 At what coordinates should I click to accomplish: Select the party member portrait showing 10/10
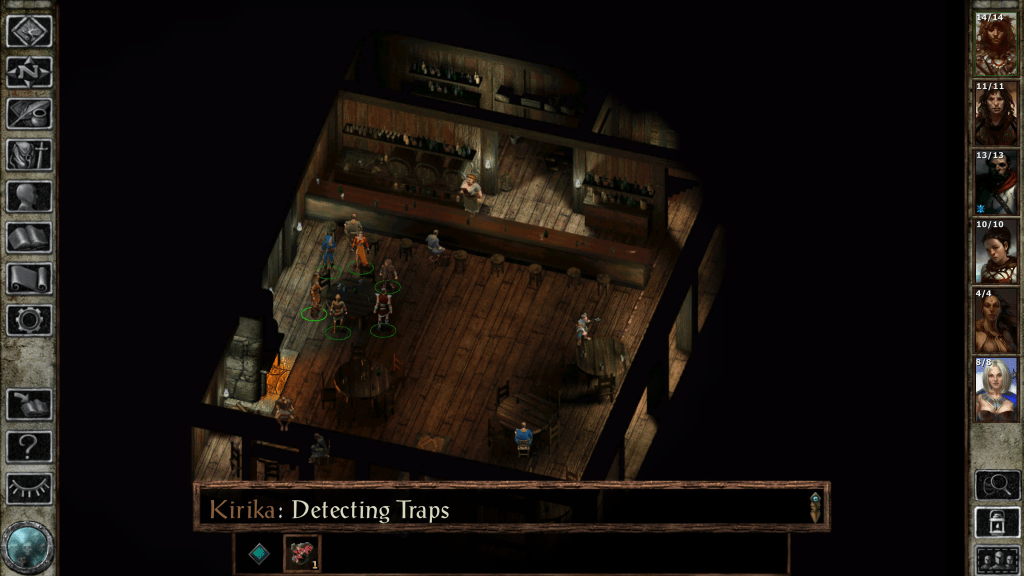coord(996,250)
